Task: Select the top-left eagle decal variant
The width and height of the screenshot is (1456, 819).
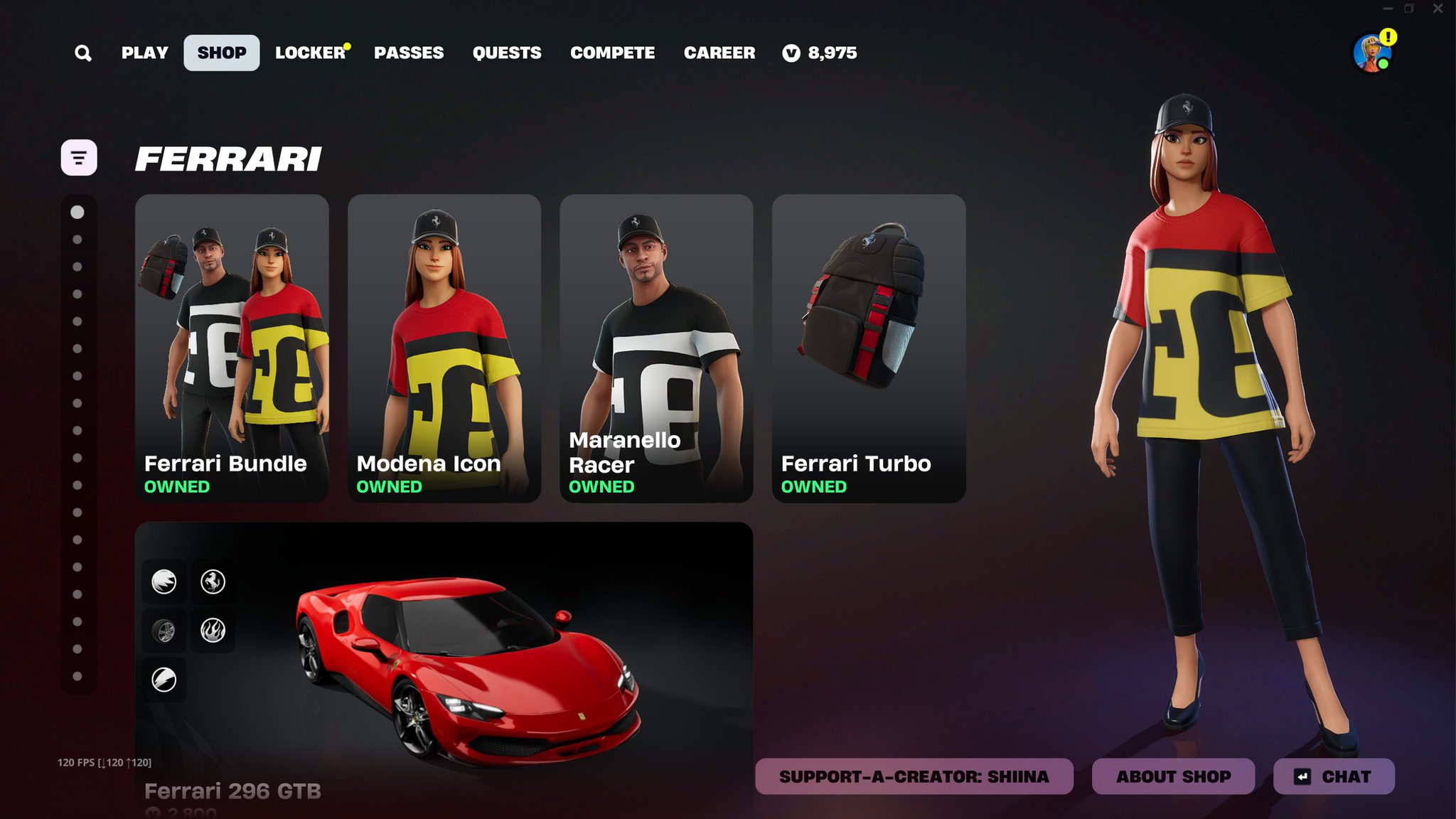Action: click(164, 581)
